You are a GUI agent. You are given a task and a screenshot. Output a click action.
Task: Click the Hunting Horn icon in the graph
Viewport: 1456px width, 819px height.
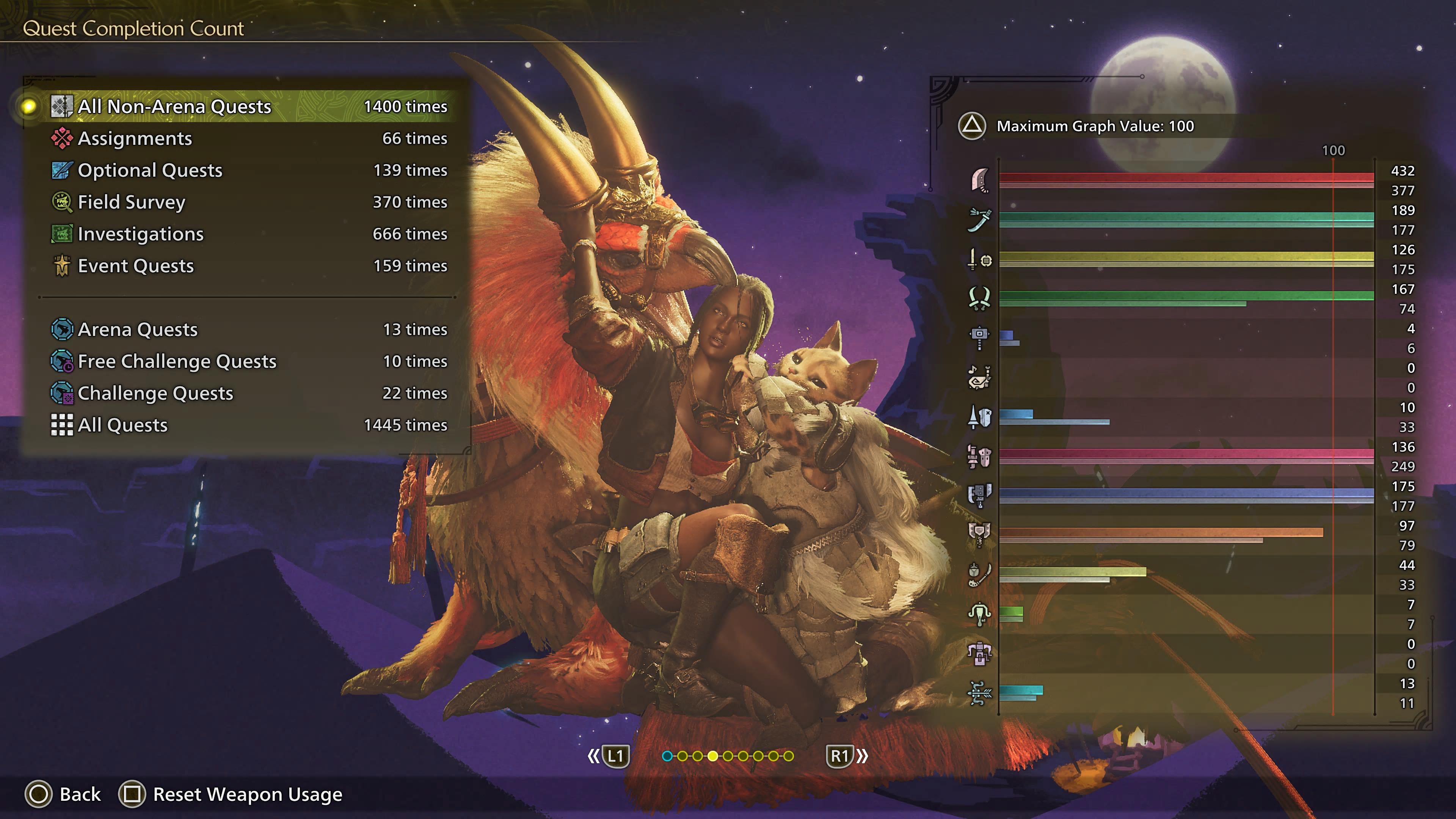979,378
